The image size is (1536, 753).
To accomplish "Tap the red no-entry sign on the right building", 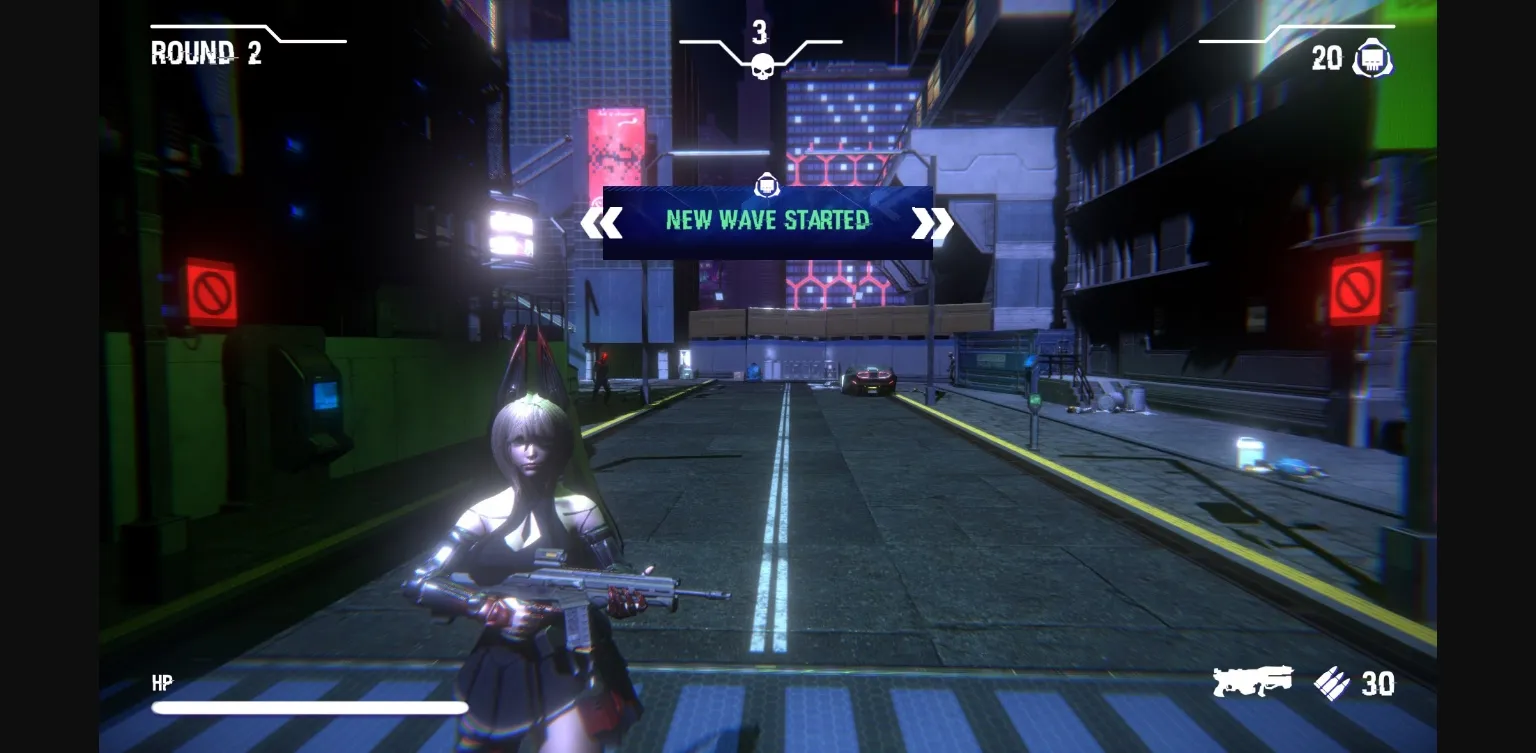I will click(1355, 291).
